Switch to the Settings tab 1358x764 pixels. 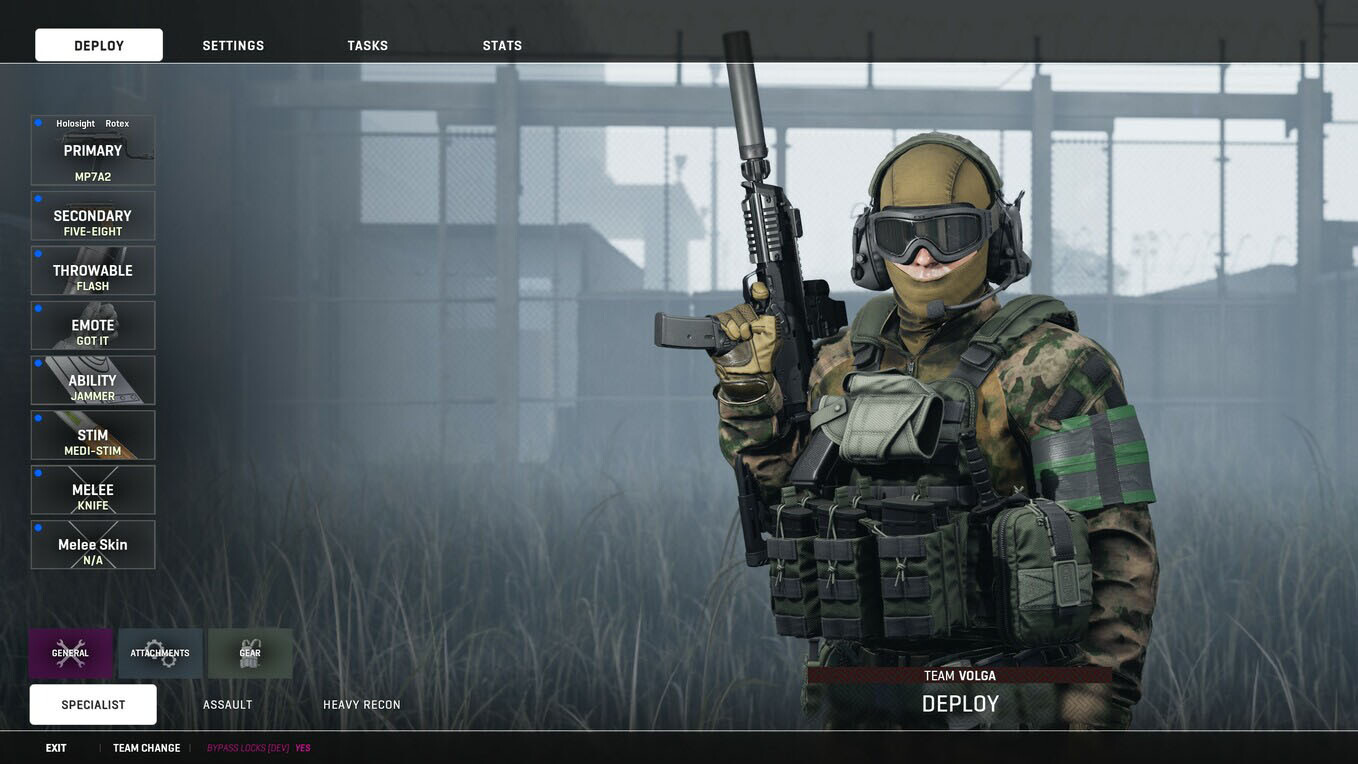coord(233,46)
